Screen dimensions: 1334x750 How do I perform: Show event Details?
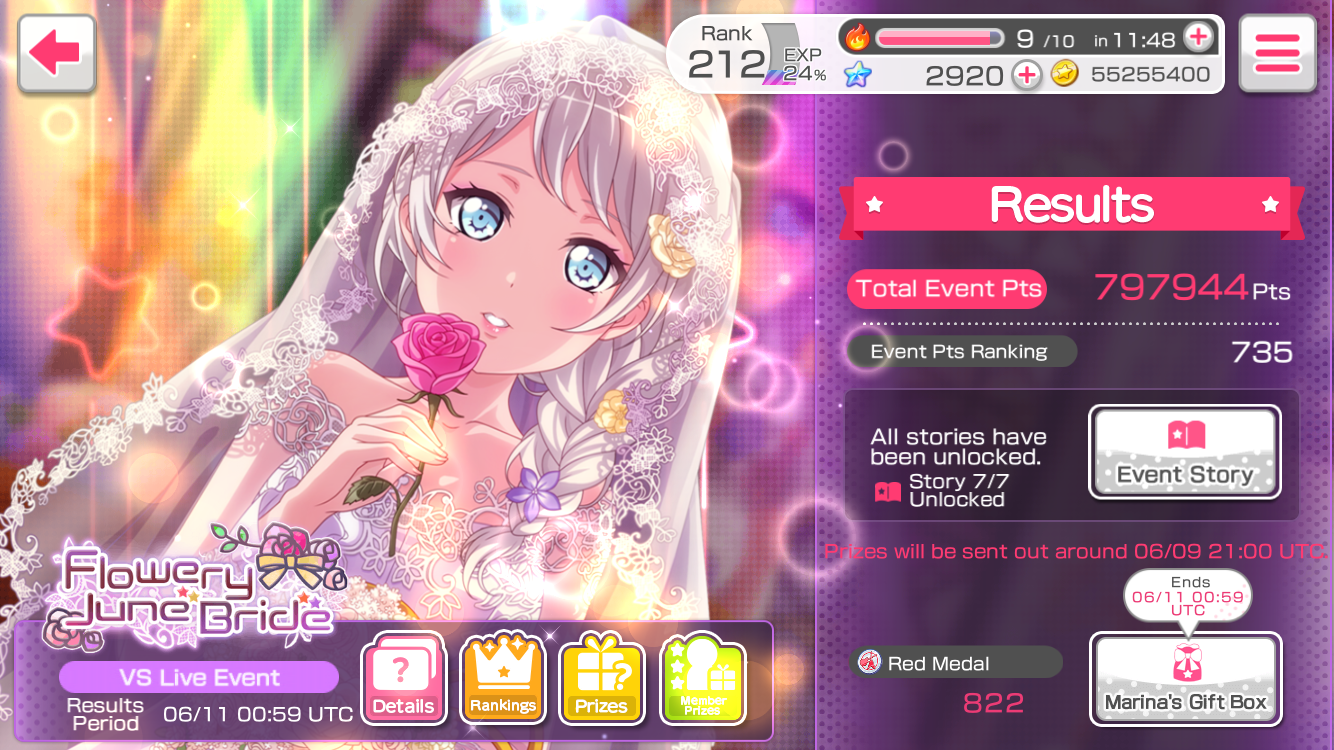click(402, 678)
